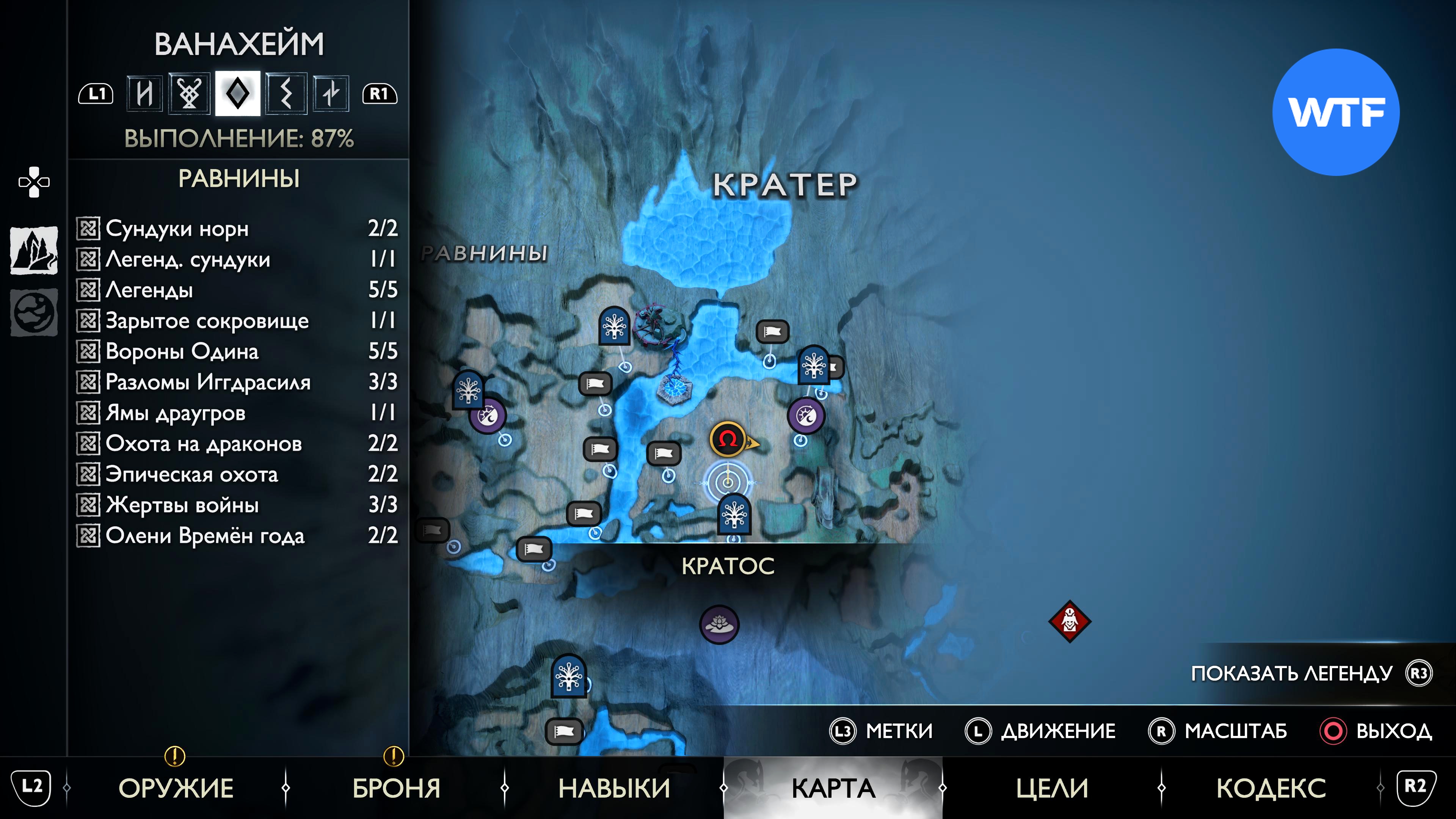Select the Kratos omega player marker
Viewport: 1456px width, 819px height.
coord(728,439)
